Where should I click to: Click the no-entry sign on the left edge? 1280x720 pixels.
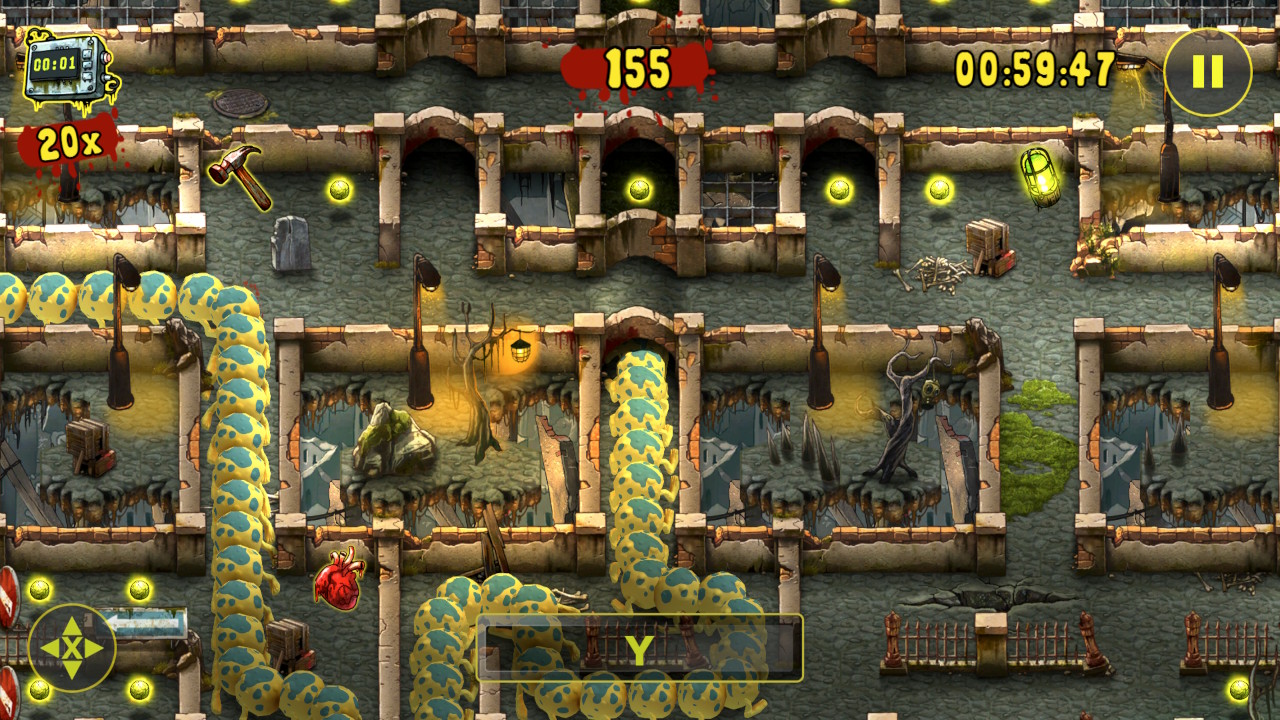[x=8, y=597]
